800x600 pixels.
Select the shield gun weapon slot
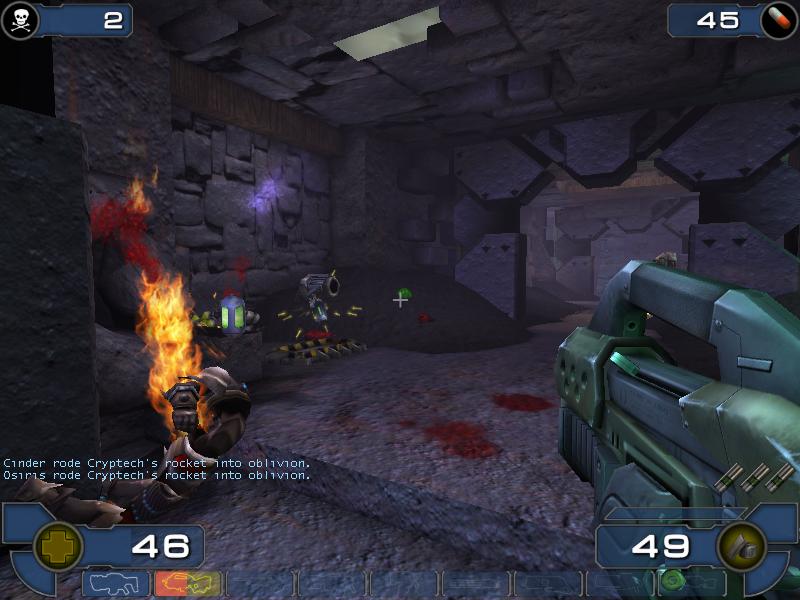117,584
